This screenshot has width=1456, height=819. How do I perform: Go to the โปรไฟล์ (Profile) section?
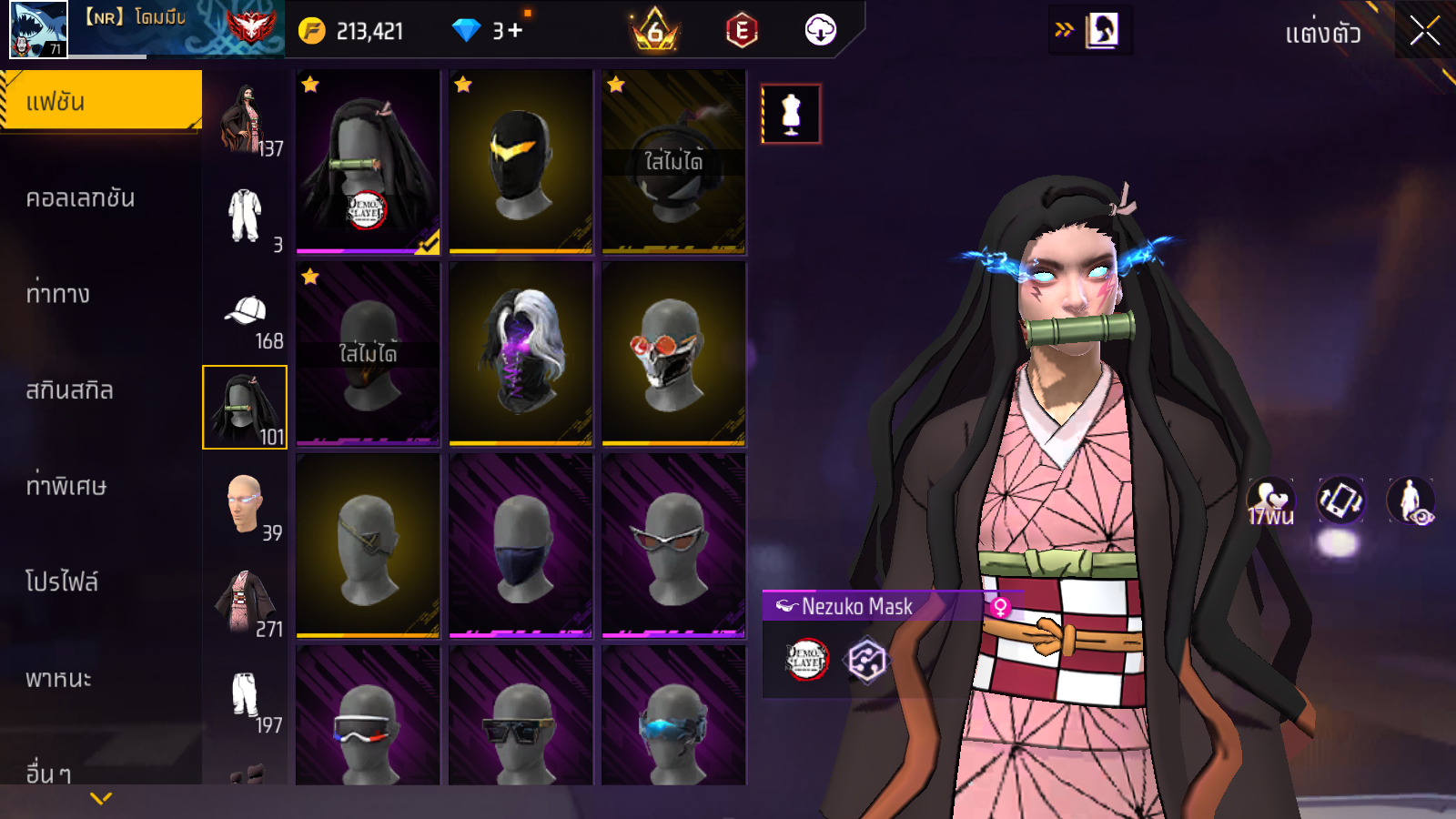[x=62, y=581]
